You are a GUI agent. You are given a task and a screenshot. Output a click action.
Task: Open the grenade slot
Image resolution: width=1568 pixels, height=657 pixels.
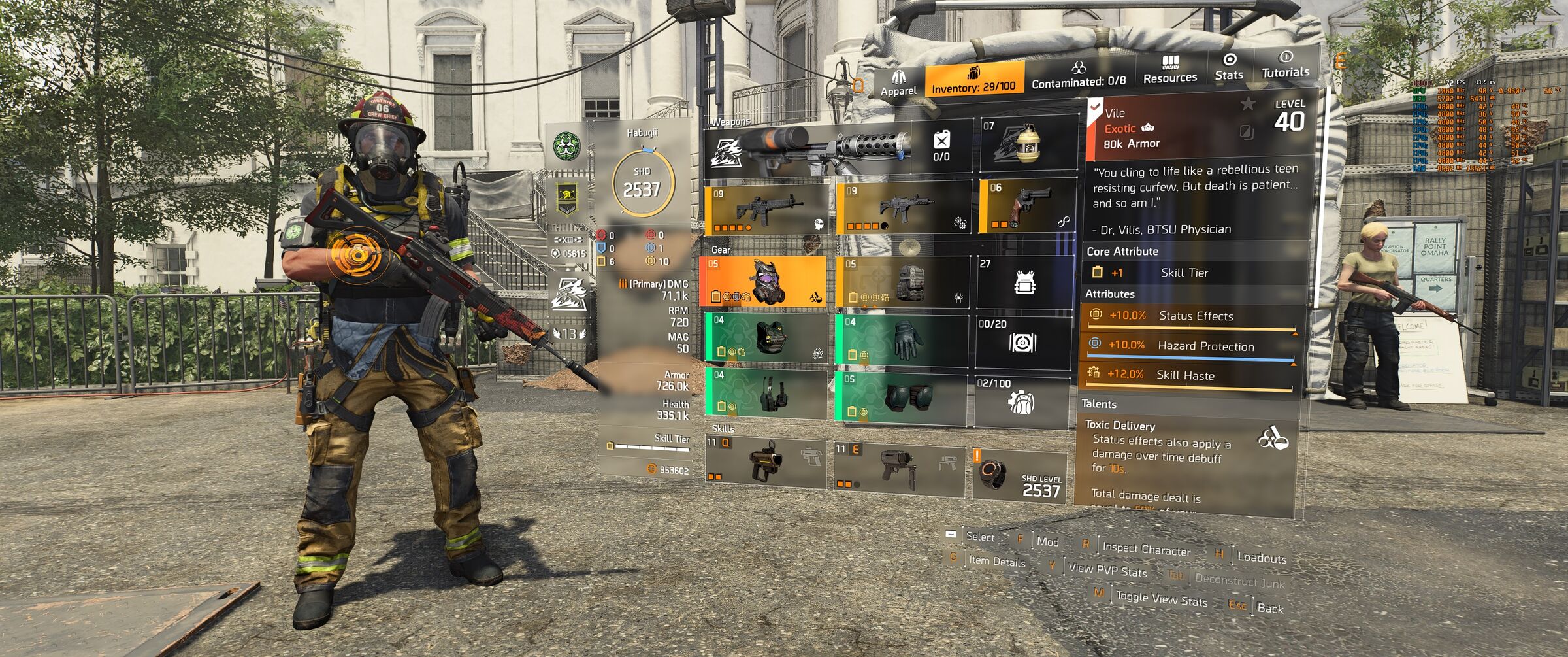click(x=1028, y=144)
